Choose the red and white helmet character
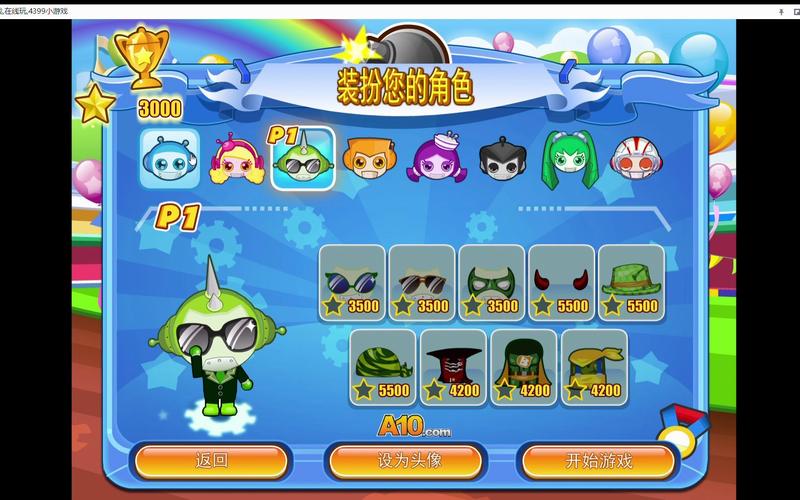Screen dimensions: 800x500 pos(632,159)
